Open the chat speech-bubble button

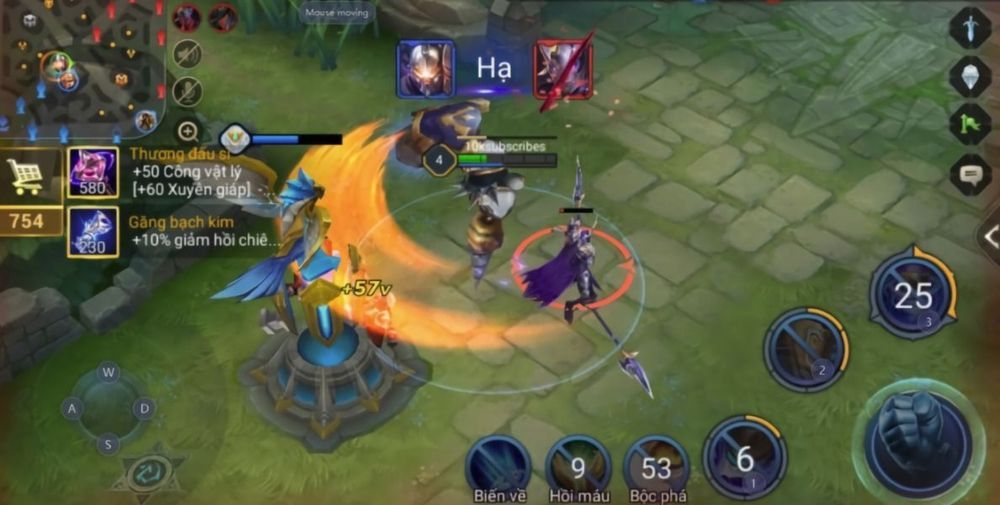tap(969, 174)
